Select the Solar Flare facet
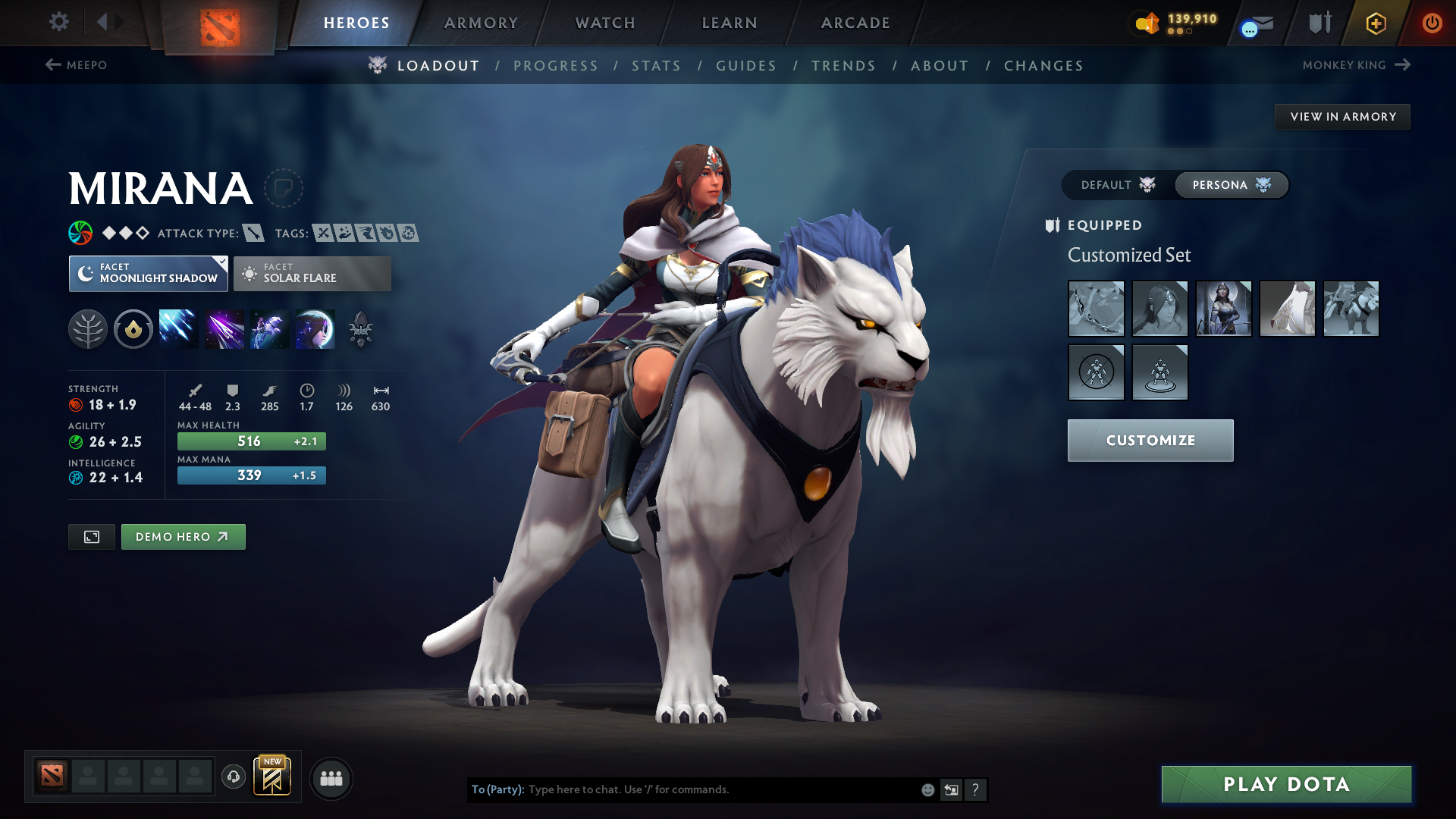The height and width of the screenshot is (819, 1456). click(312, 274)
